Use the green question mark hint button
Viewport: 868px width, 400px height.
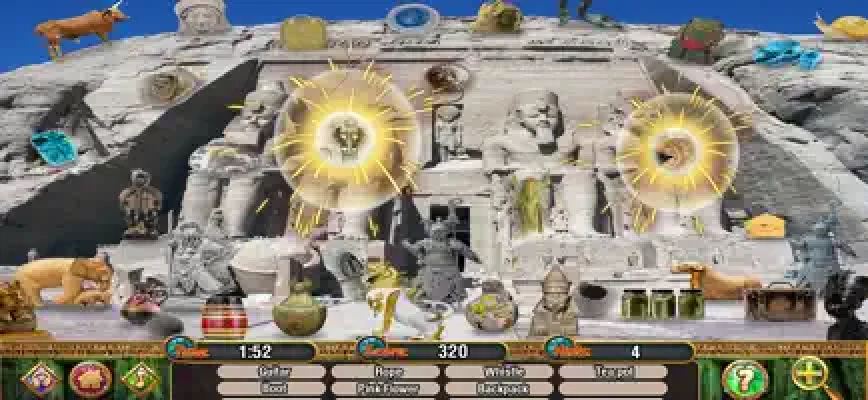click(x=745, y=379)
